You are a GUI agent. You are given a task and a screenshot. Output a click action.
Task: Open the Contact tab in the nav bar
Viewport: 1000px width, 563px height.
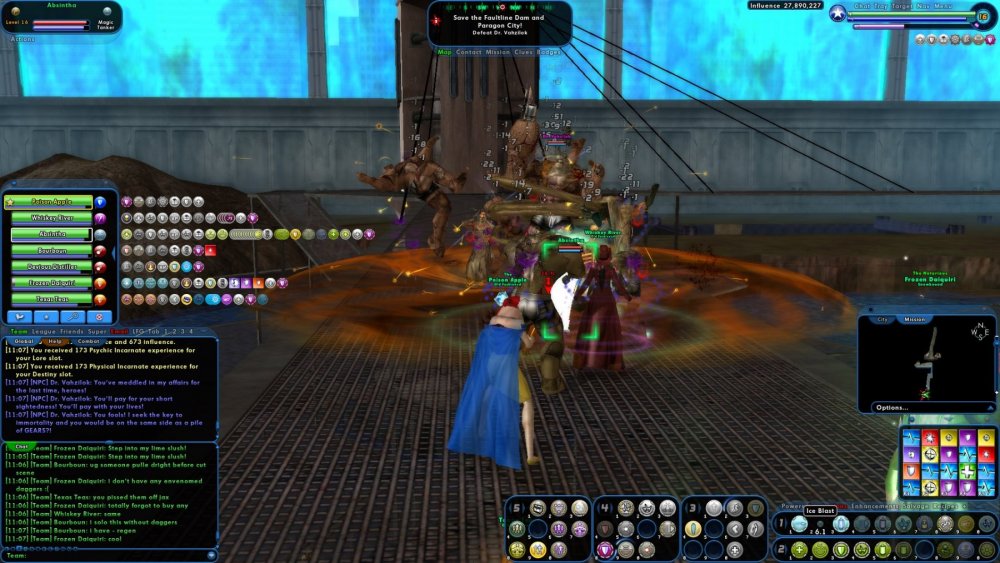click(469, 52)
